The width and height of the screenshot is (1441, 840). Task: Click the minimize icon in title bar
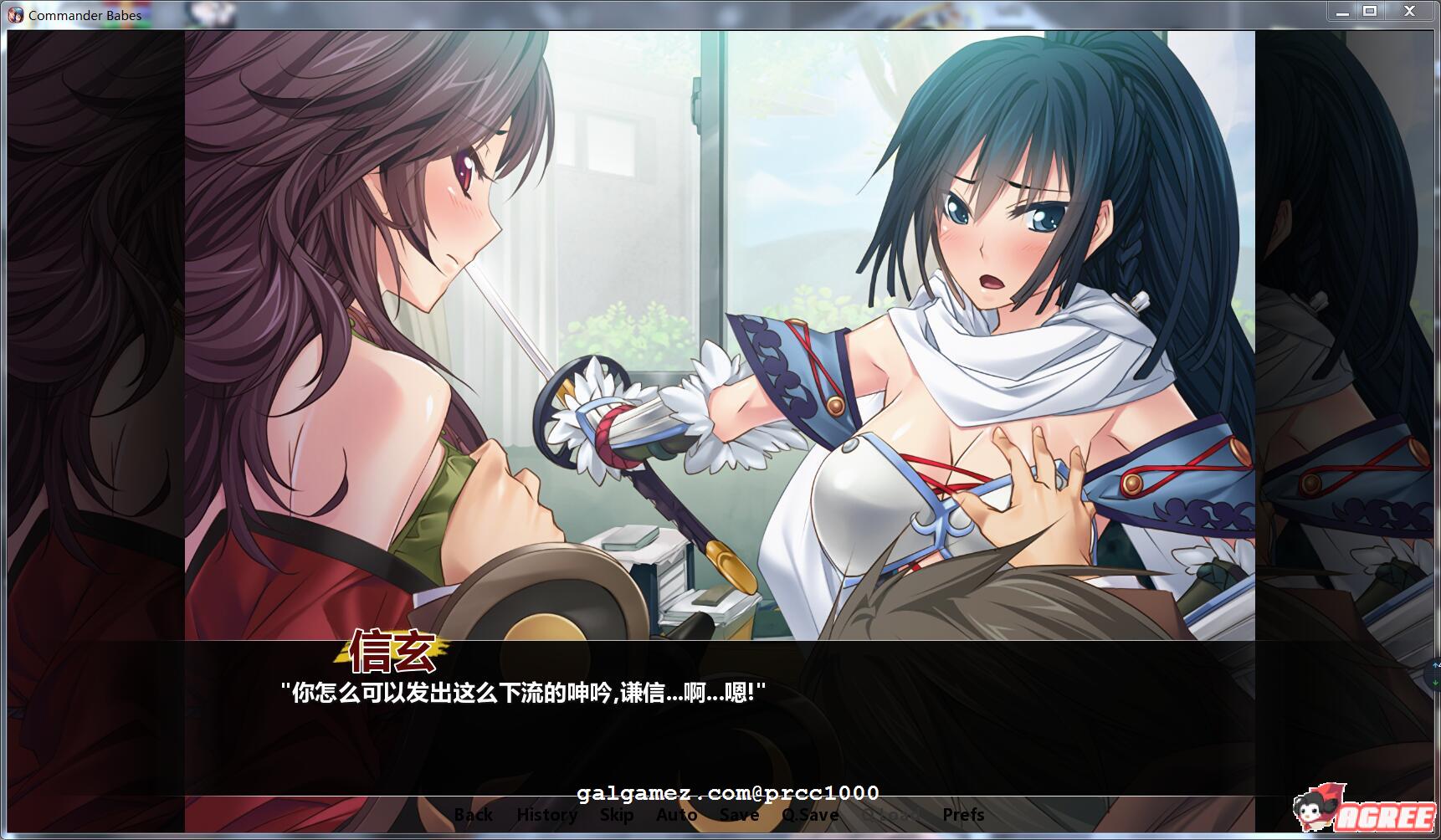(x=1343, y=11)
